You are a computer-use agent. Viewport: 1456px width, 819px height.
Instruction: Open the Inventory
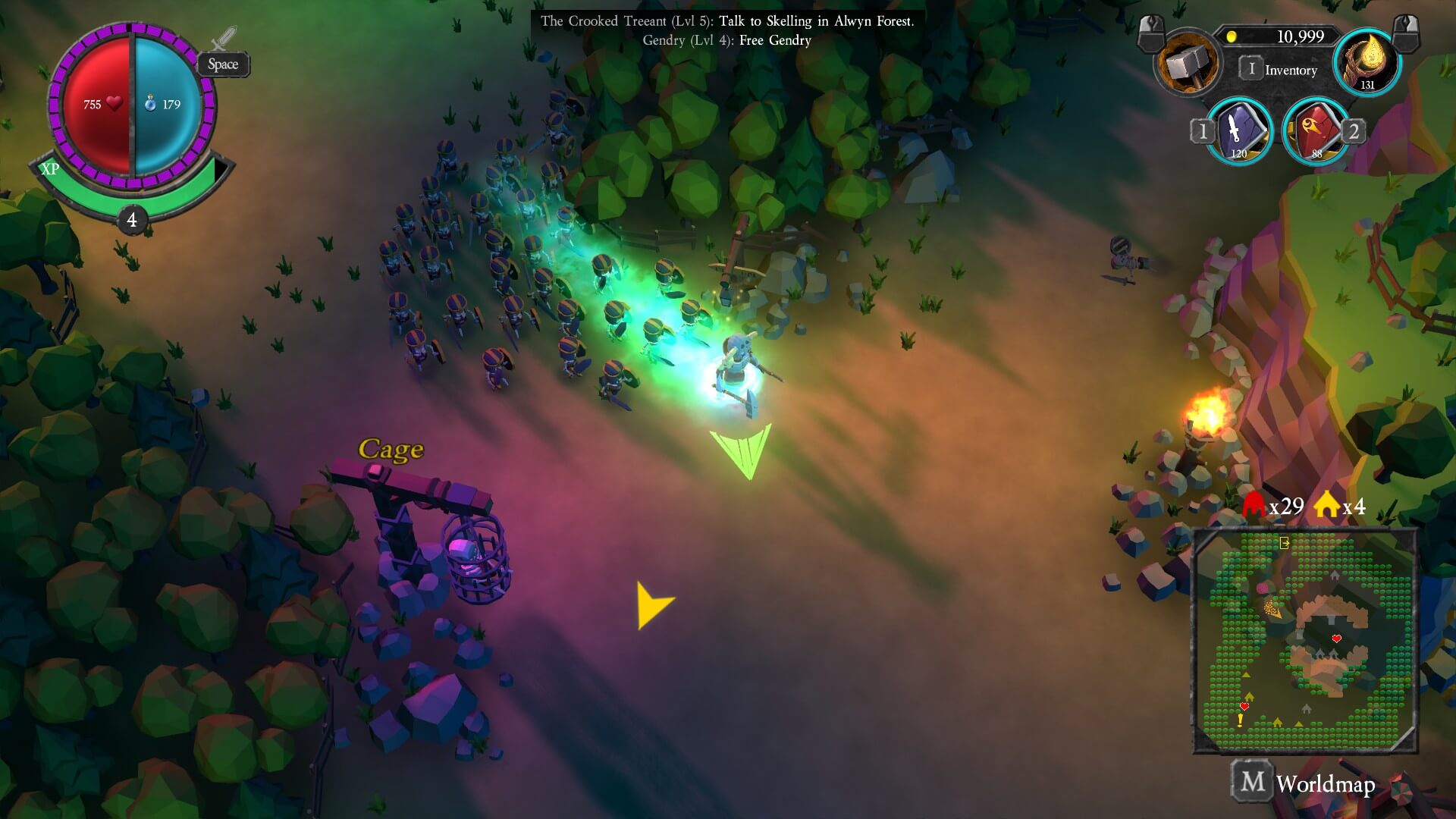pyautogui.click(x=1280, y=70)
